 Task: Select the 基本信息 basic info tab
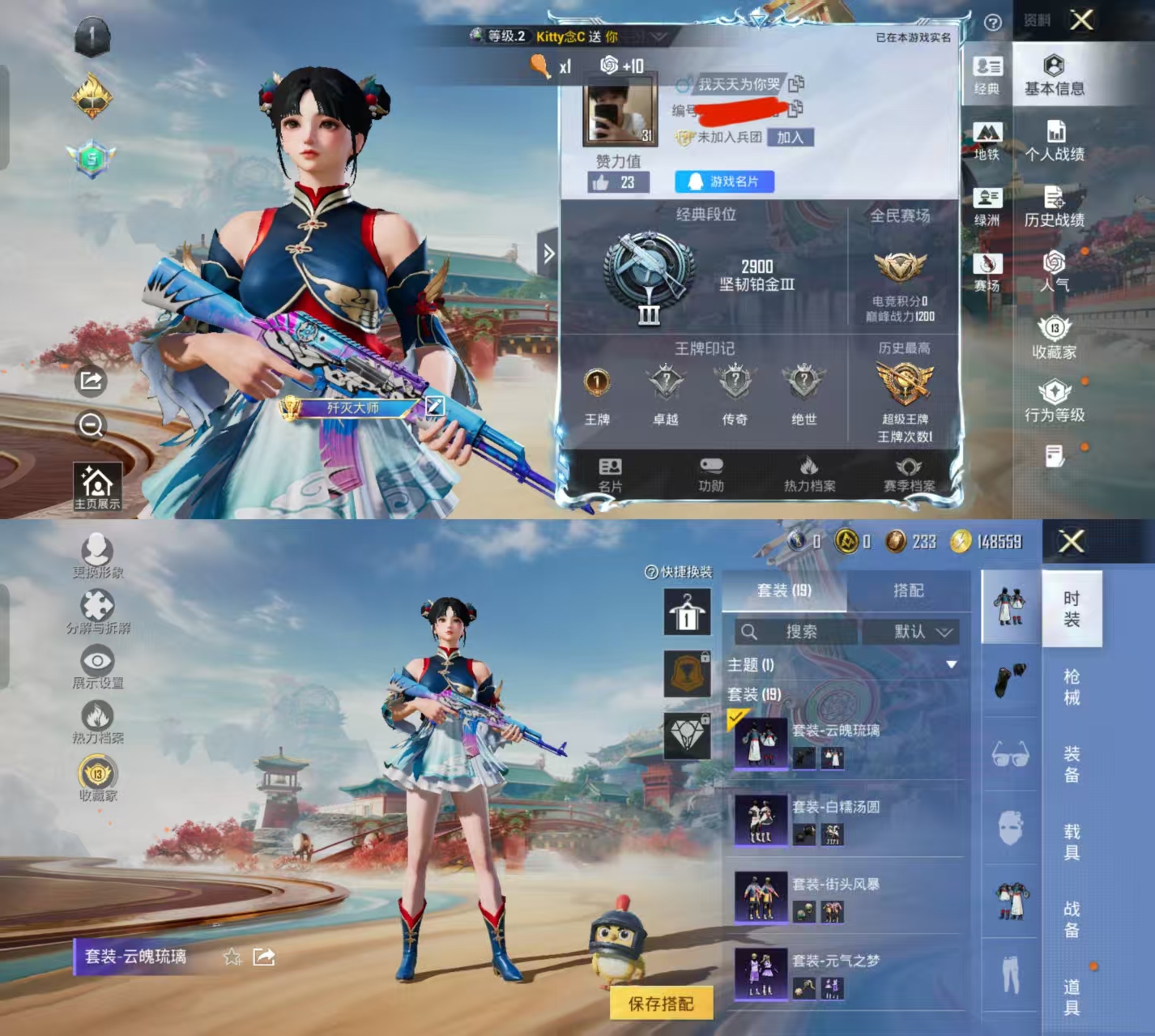point(1054,76)
